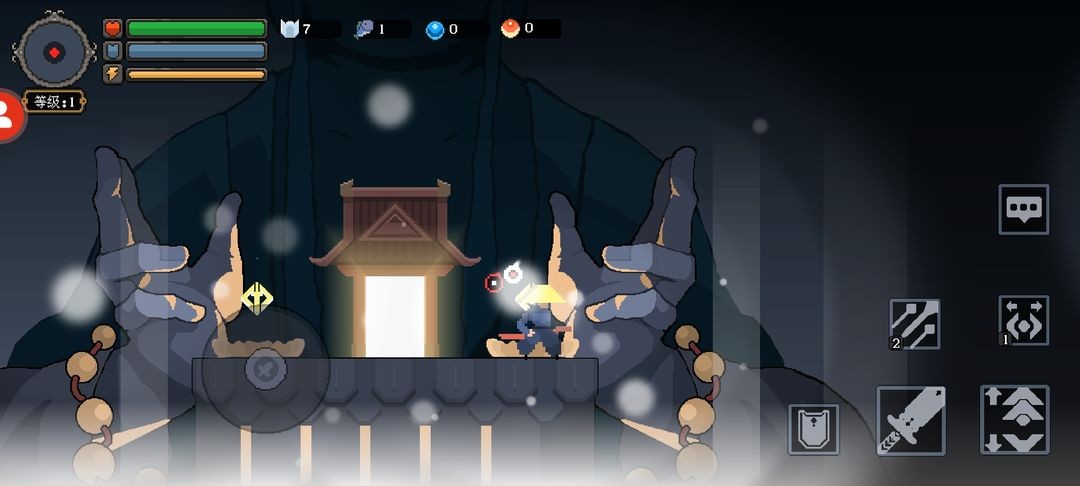This screenshot has height=486, width=1080.
Task: Activate the shield block button
Action: point(813,429)
